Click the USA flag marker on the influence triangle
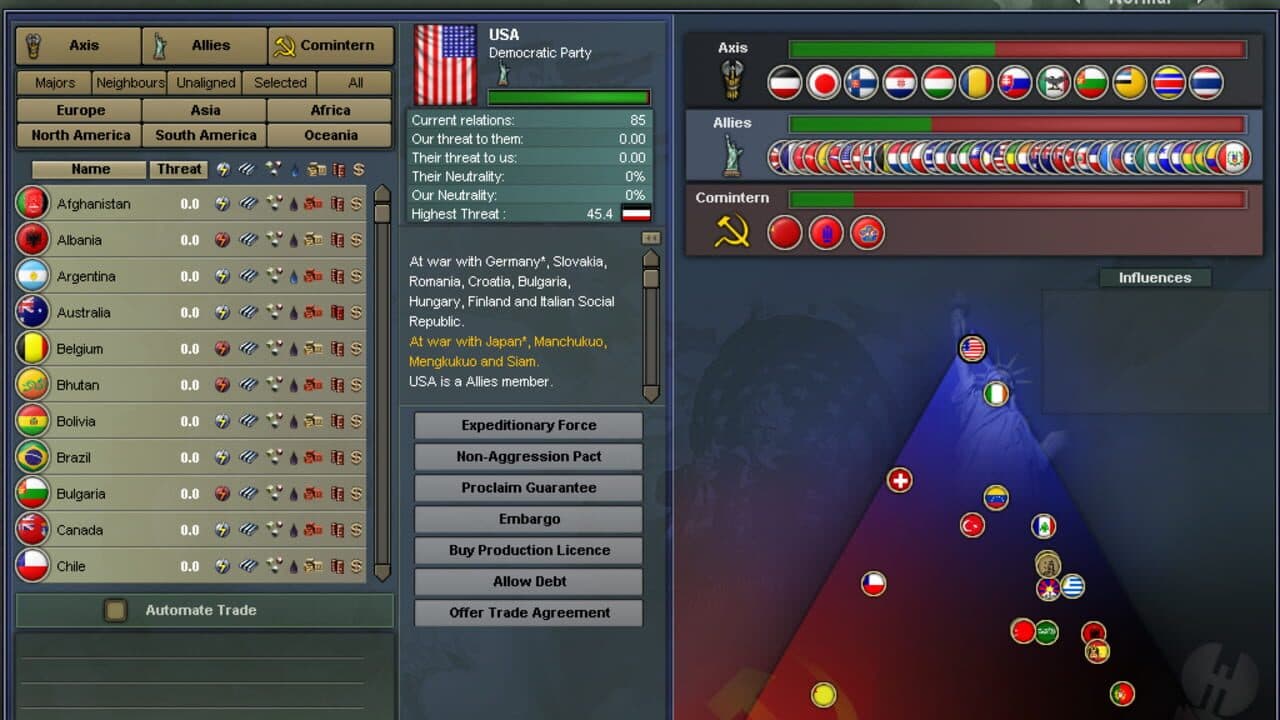Image resolution: width=1280 pixels, height=720 pixels. (x=971, y=349)
